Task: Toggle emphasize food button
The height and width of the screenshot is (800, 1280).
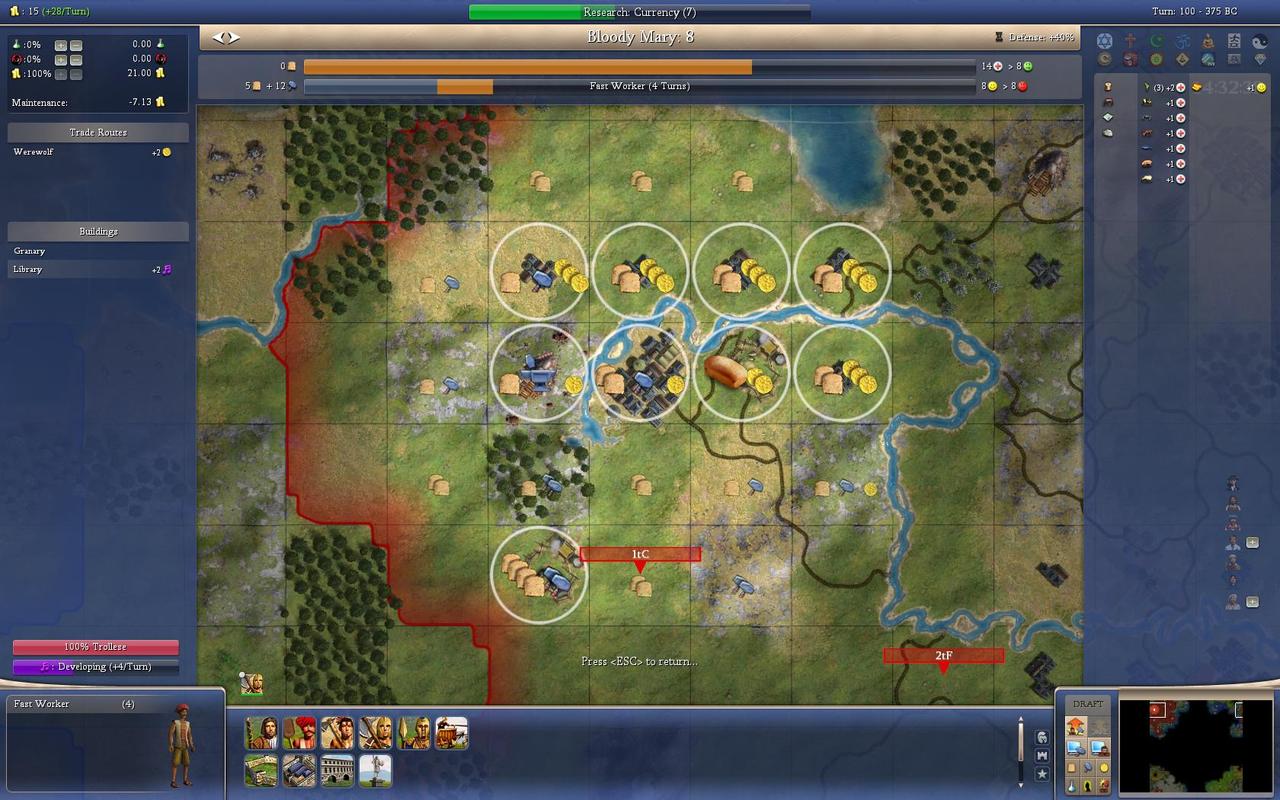Action: pyautogui.click(x=1069, y=768)
